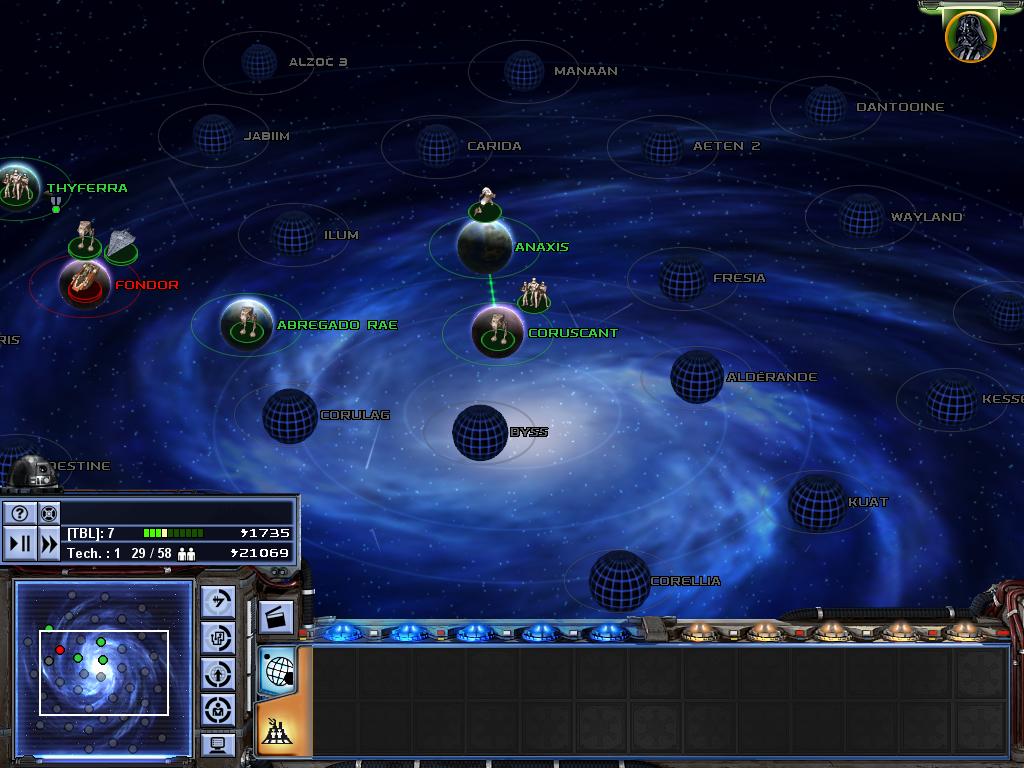This screenshot has height=768, width=1024.
Task: Select the red Fondor planet
Action: pos(85,283)
